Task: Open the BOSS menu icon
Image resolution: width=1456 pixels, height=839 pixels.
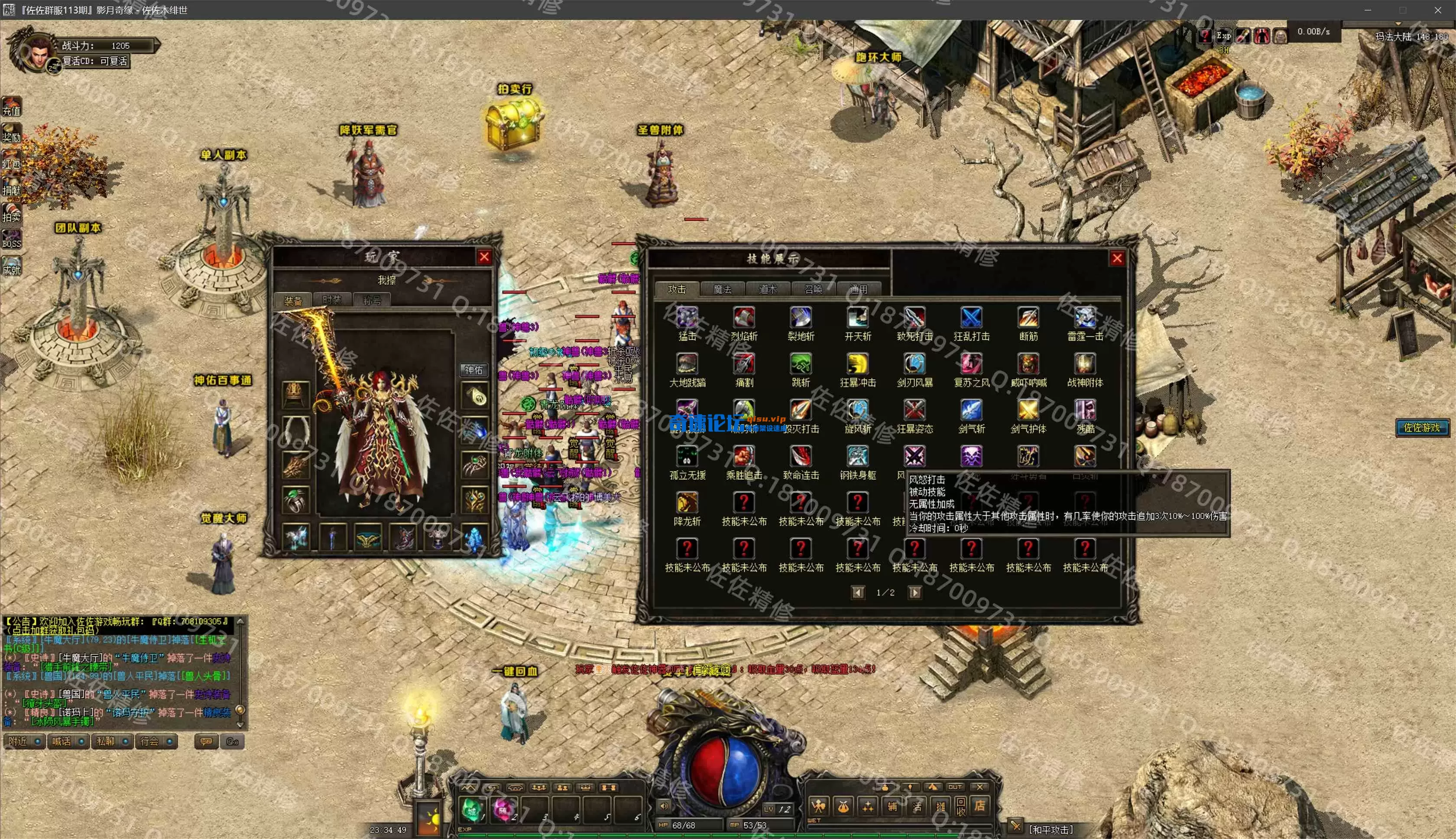Action: [x=12, y=238]
